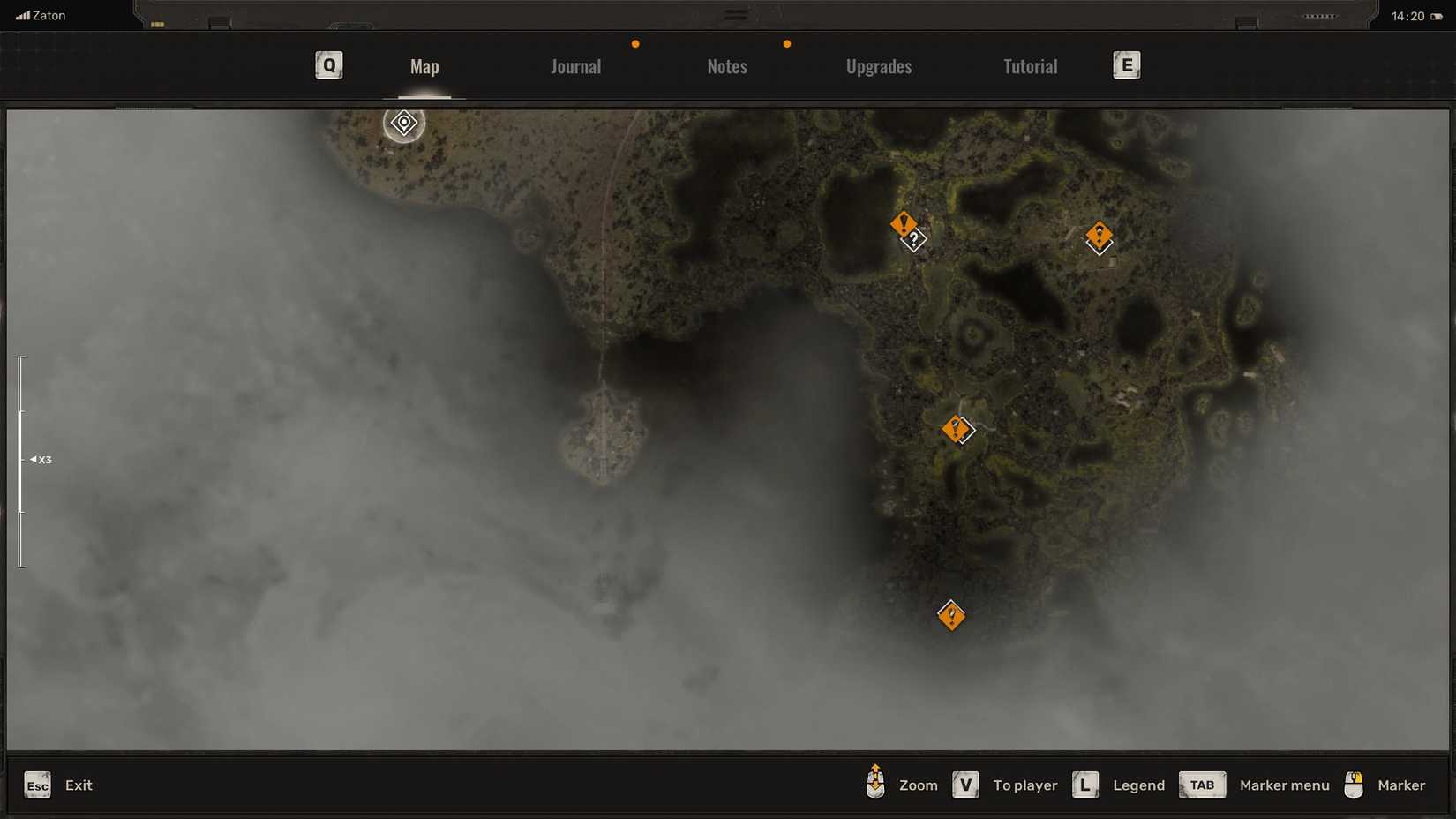The image size is (1456, 819).
Task: Click the To player option
Action: 1024,785
